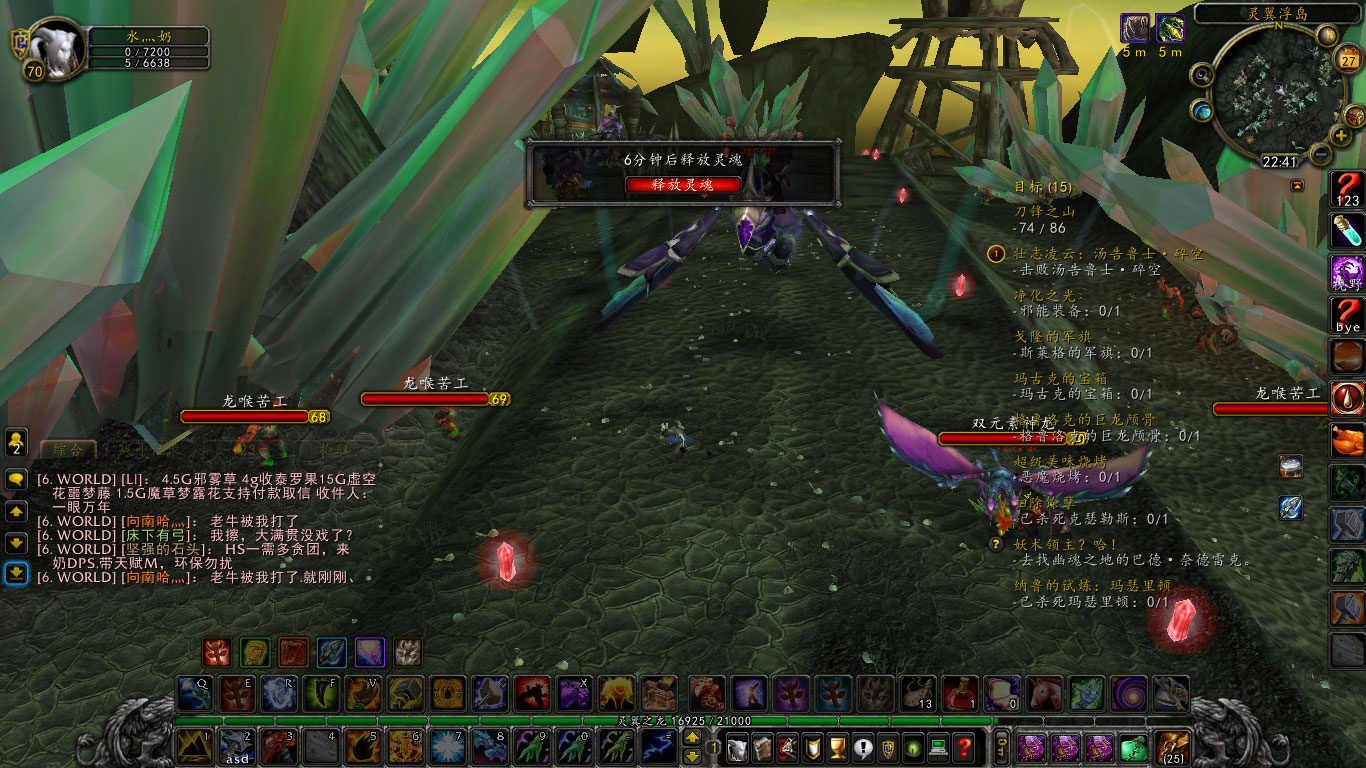Click the red question mark help icon
Viewport: 1366px width, 768px height.
coord(964,746)
